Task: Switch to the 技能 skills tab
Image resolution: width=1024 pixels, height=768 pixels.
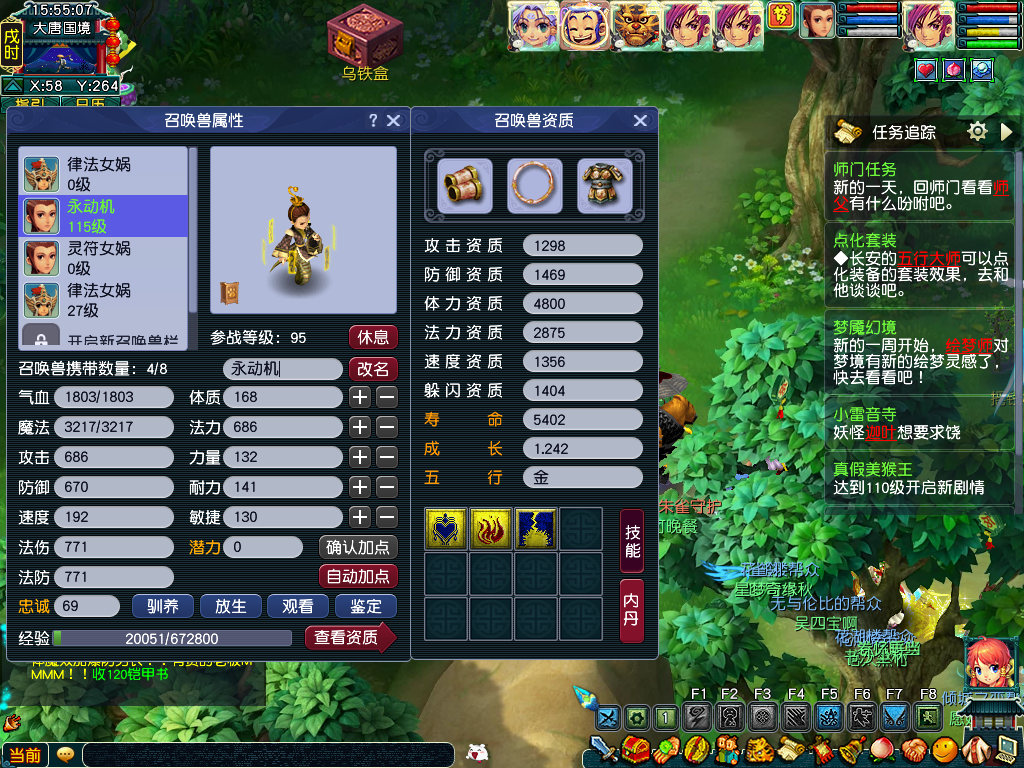Action: 632,538
